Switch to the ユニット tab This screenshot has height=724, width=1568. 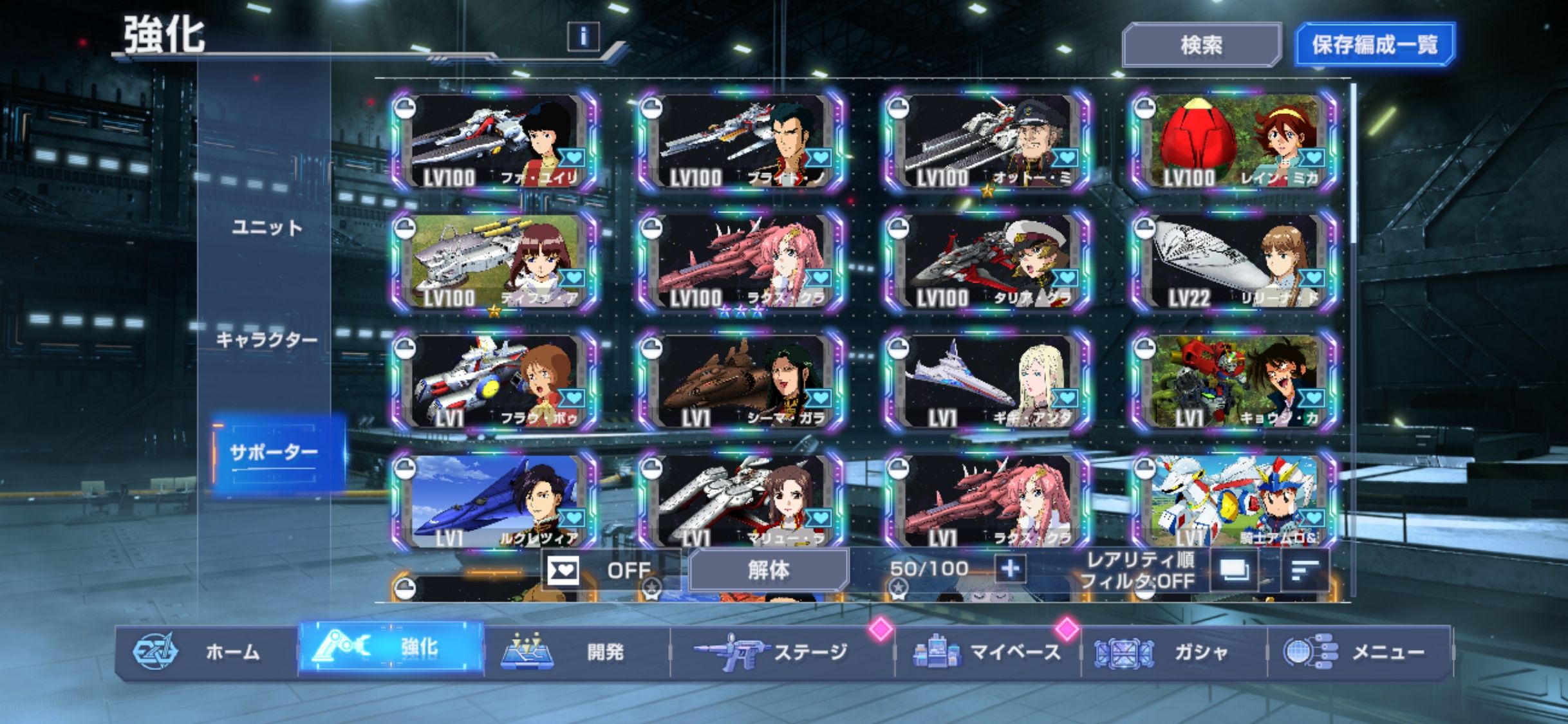(266, 227)
